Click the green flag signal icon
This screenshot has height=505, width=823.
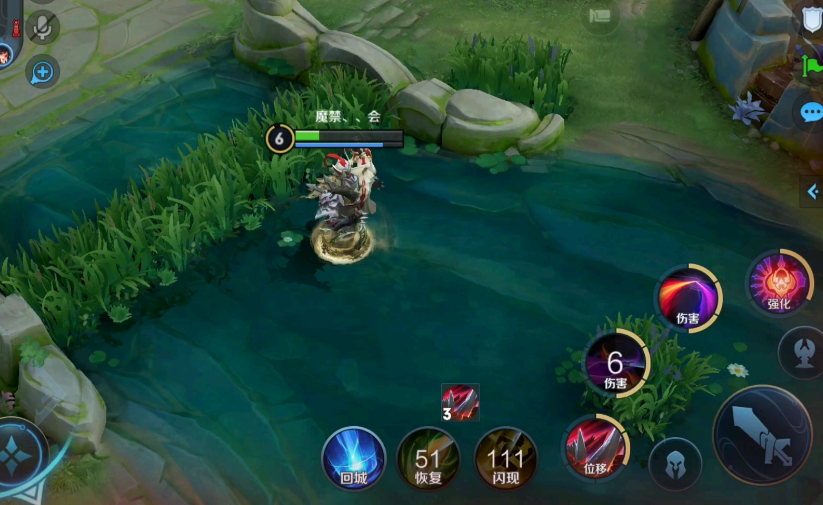click(811, 66)
